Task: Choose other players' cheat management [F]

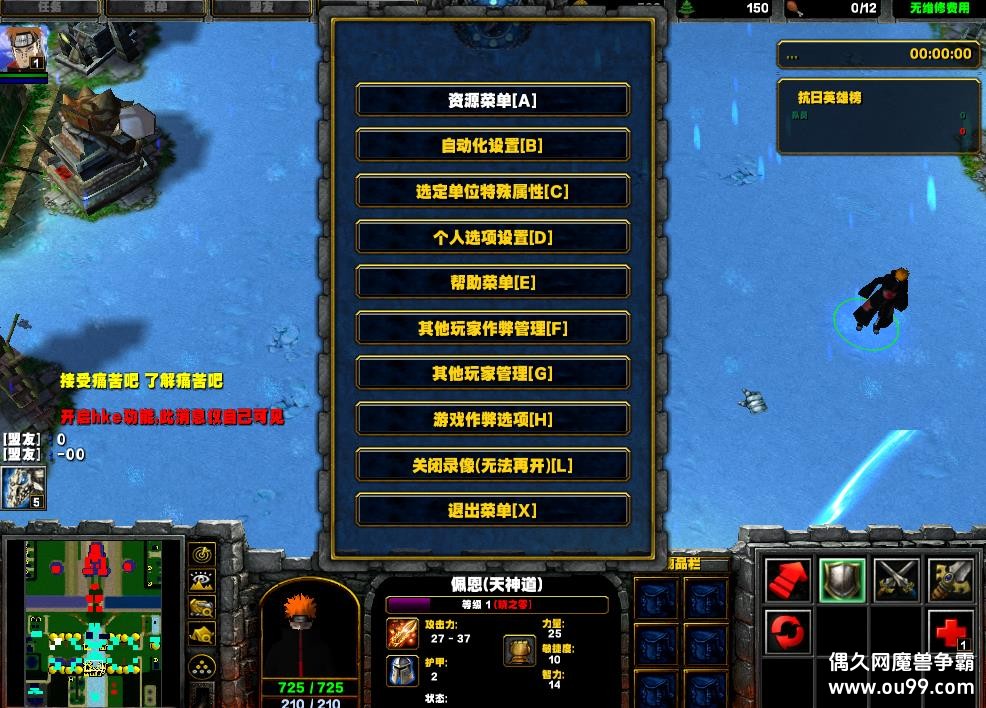Action: click(492, 328)
